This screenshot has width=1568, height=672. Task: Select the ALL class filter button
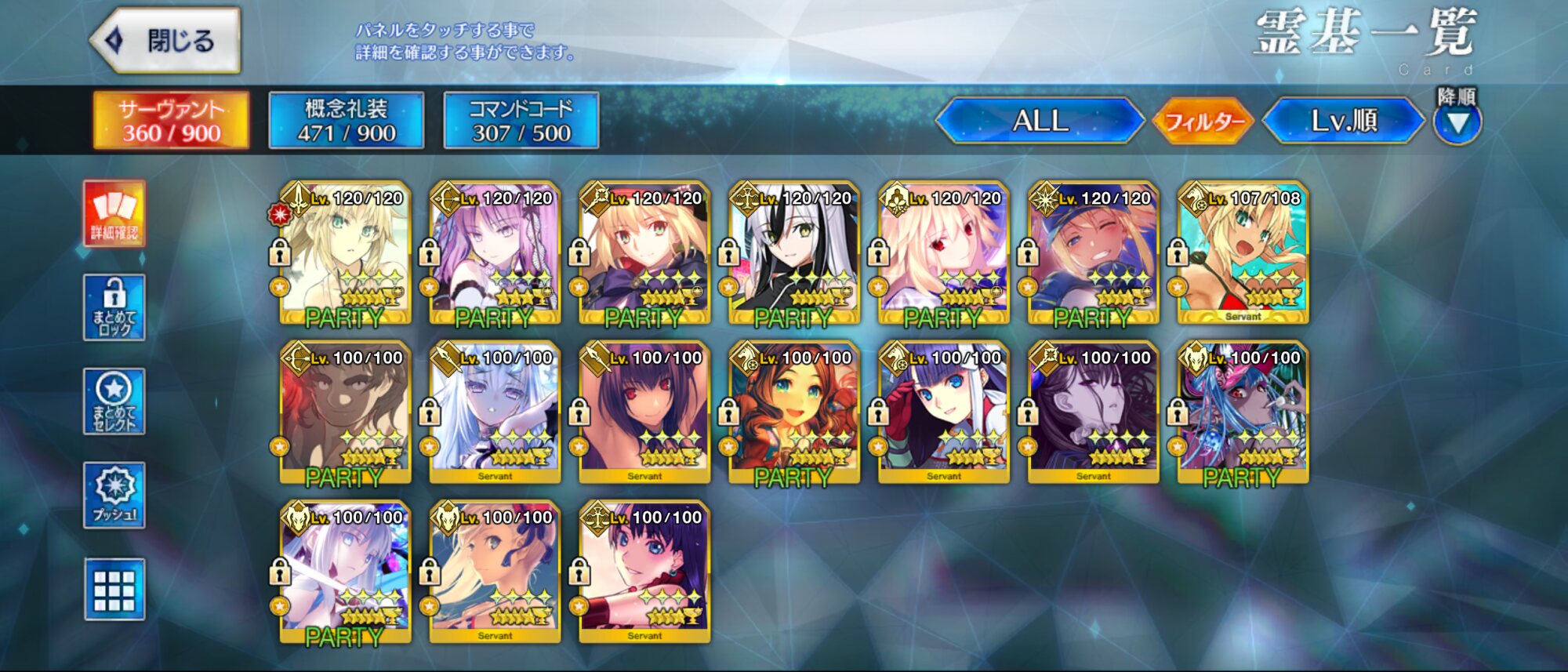[x=1040, y=121]
